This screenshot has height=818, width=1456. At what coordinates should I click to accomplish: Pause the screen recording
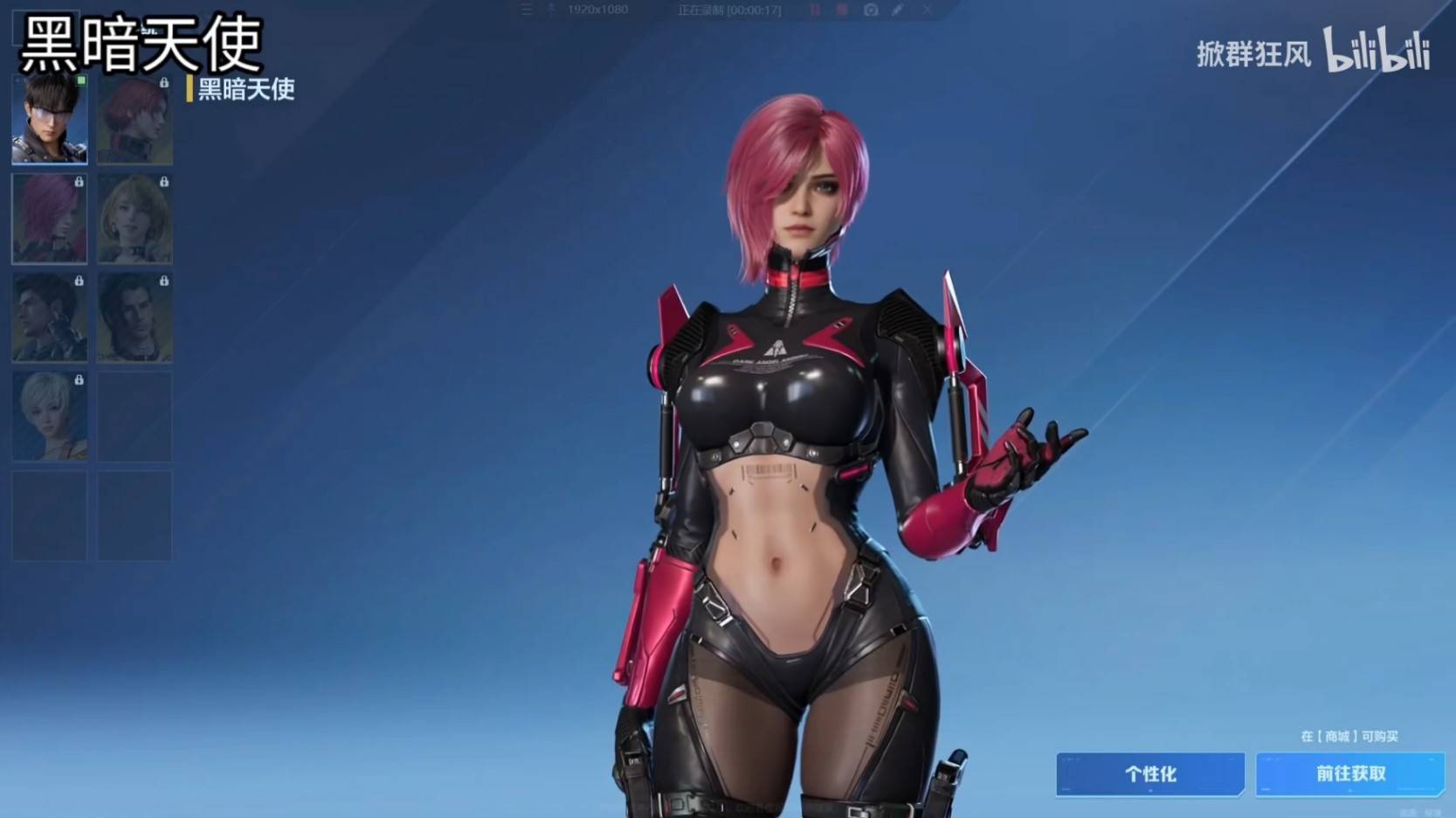point(815,10)
